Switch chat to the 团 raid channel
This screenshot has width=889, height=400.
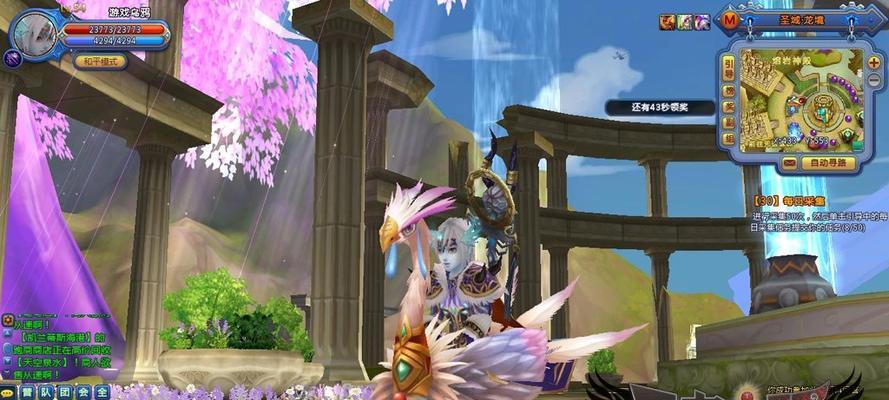point(65,392)
